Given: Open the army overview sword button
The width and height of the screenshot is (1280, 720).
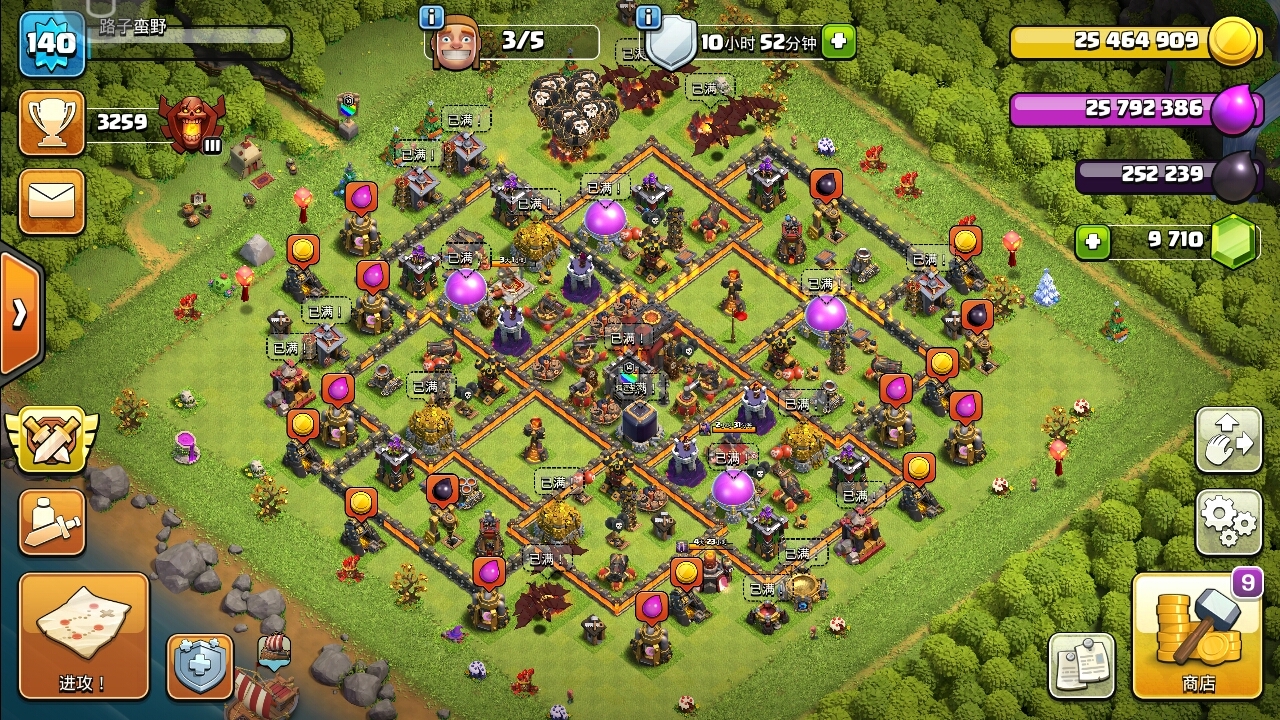Looking at the screenshot, I should (51, 522).
